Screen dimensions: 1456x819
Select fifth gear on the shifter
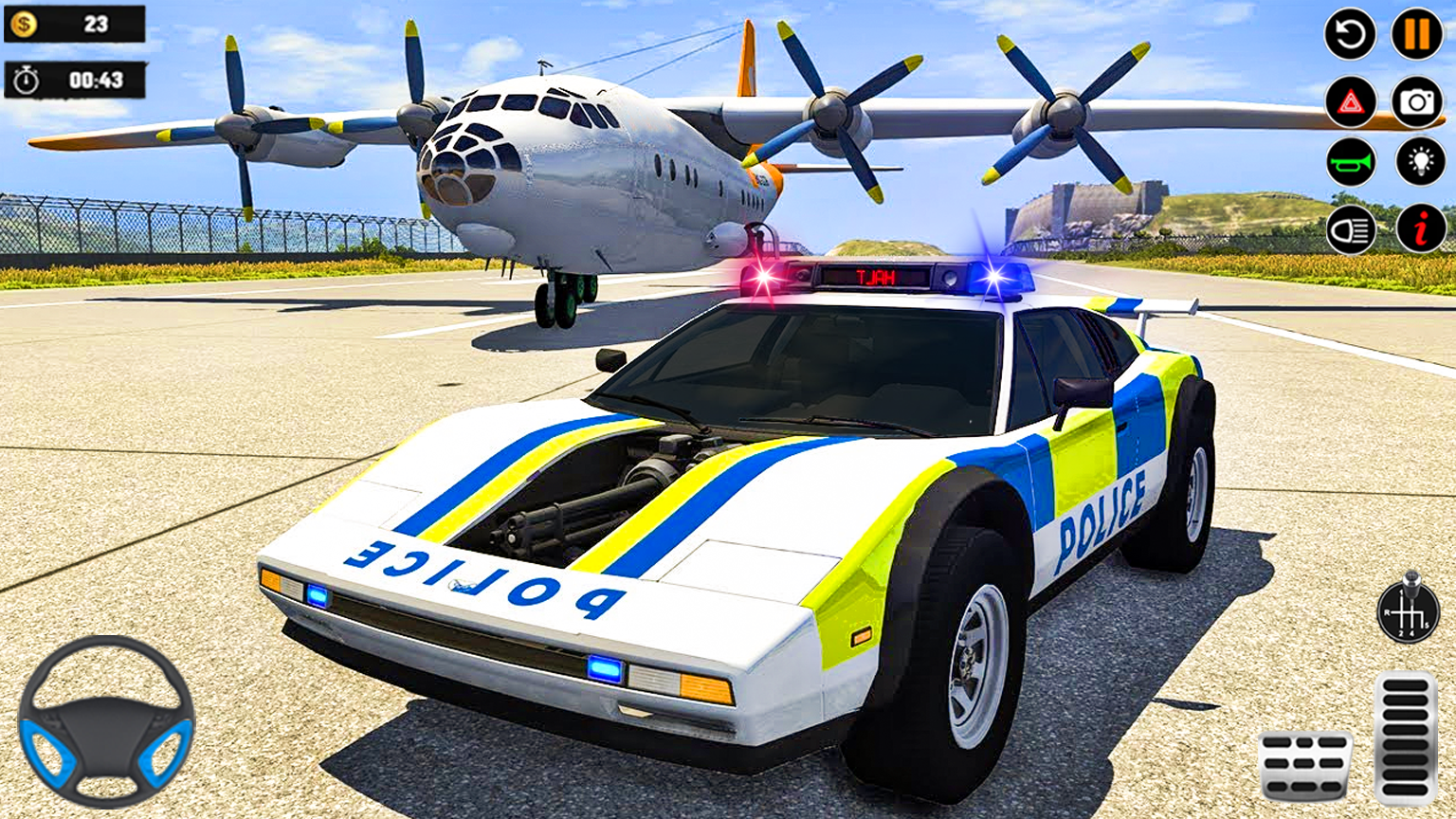[1427, 624]
